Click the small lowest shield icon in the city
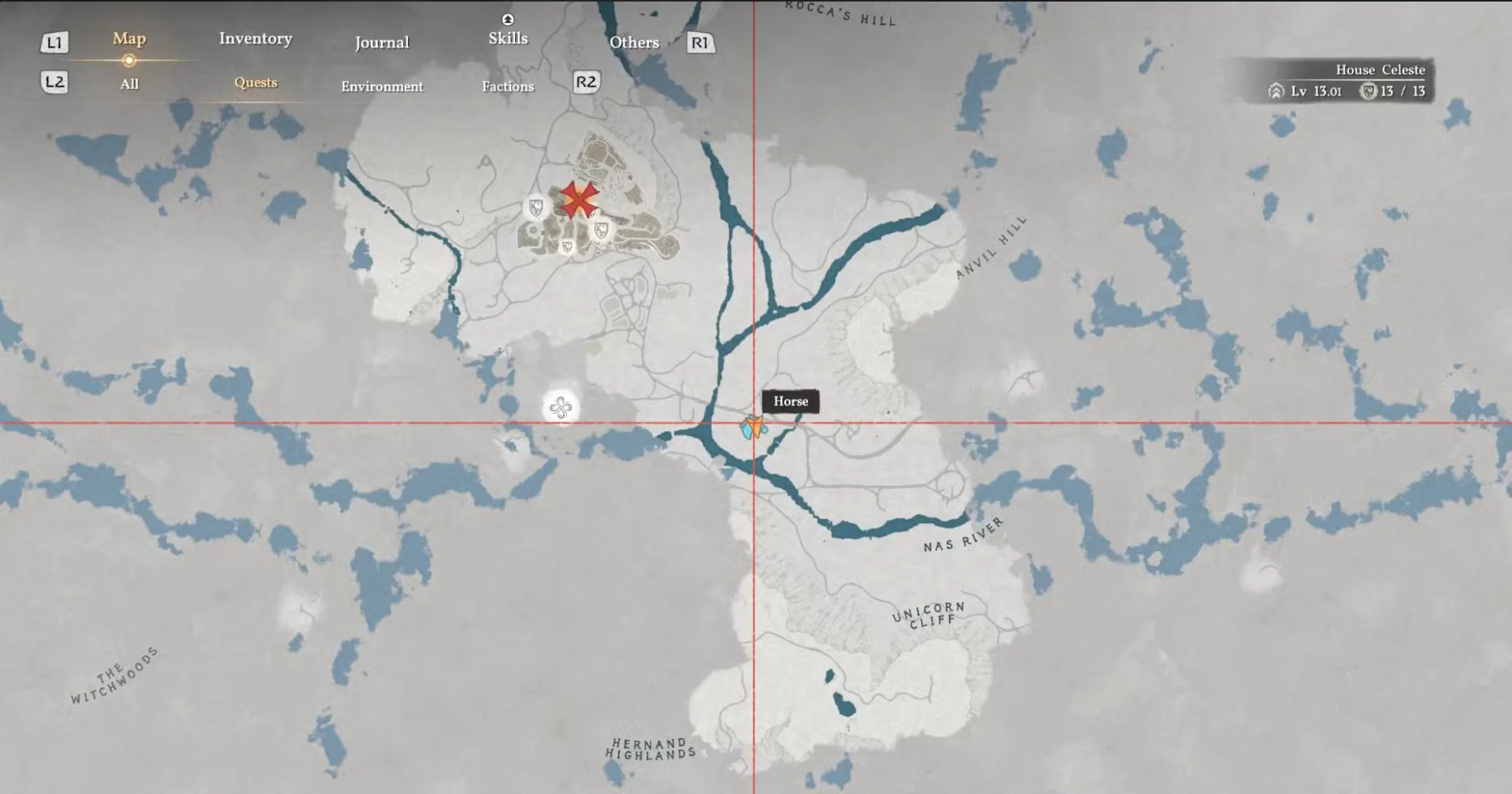Image resolution: width=1512 pixels, height=794 pixels. point(566,248)
